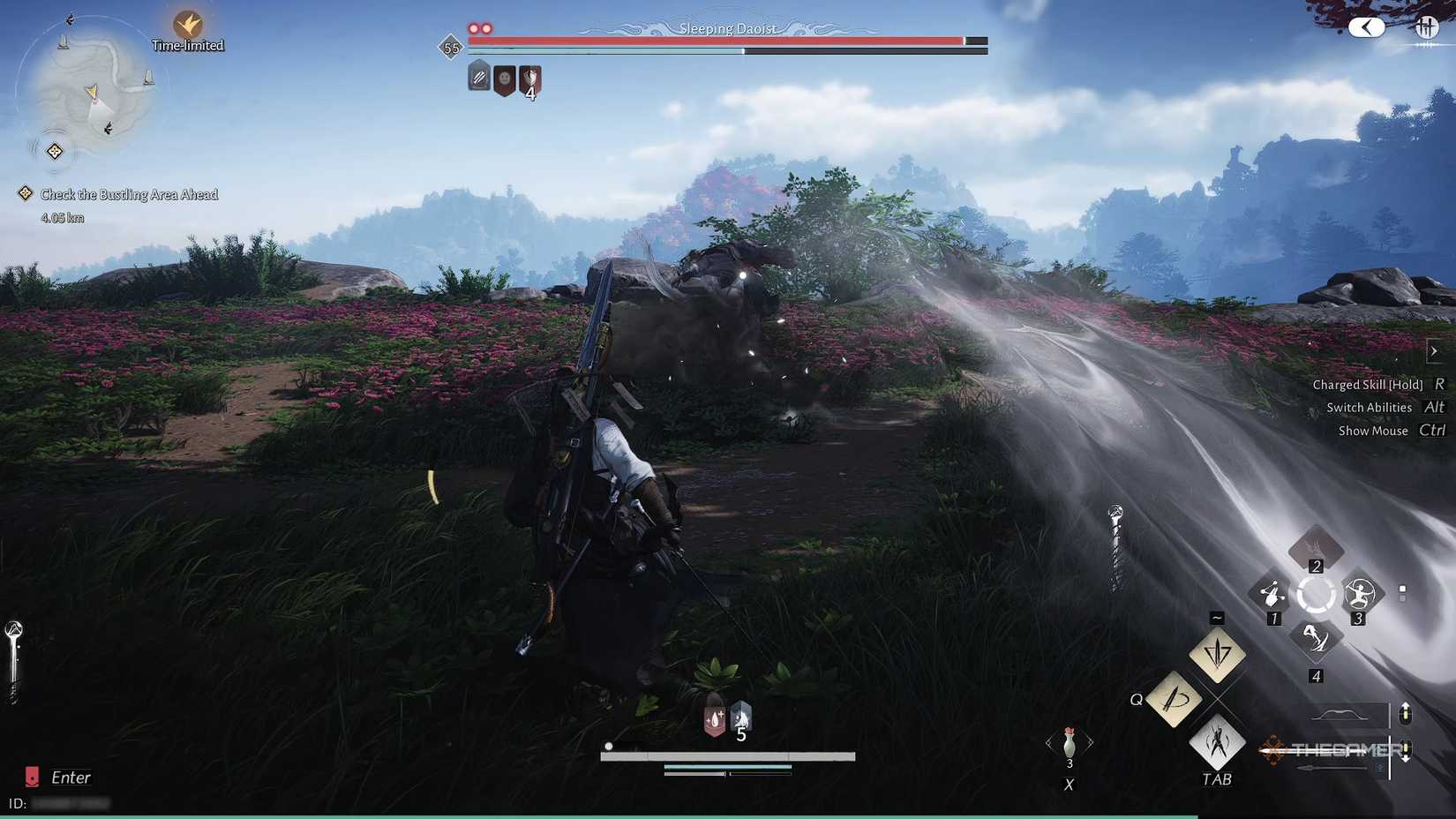Viewport: 1456px width, 819px height.
Task: Activate the TAB ultimate skill icon
Action: (1216, 744)
